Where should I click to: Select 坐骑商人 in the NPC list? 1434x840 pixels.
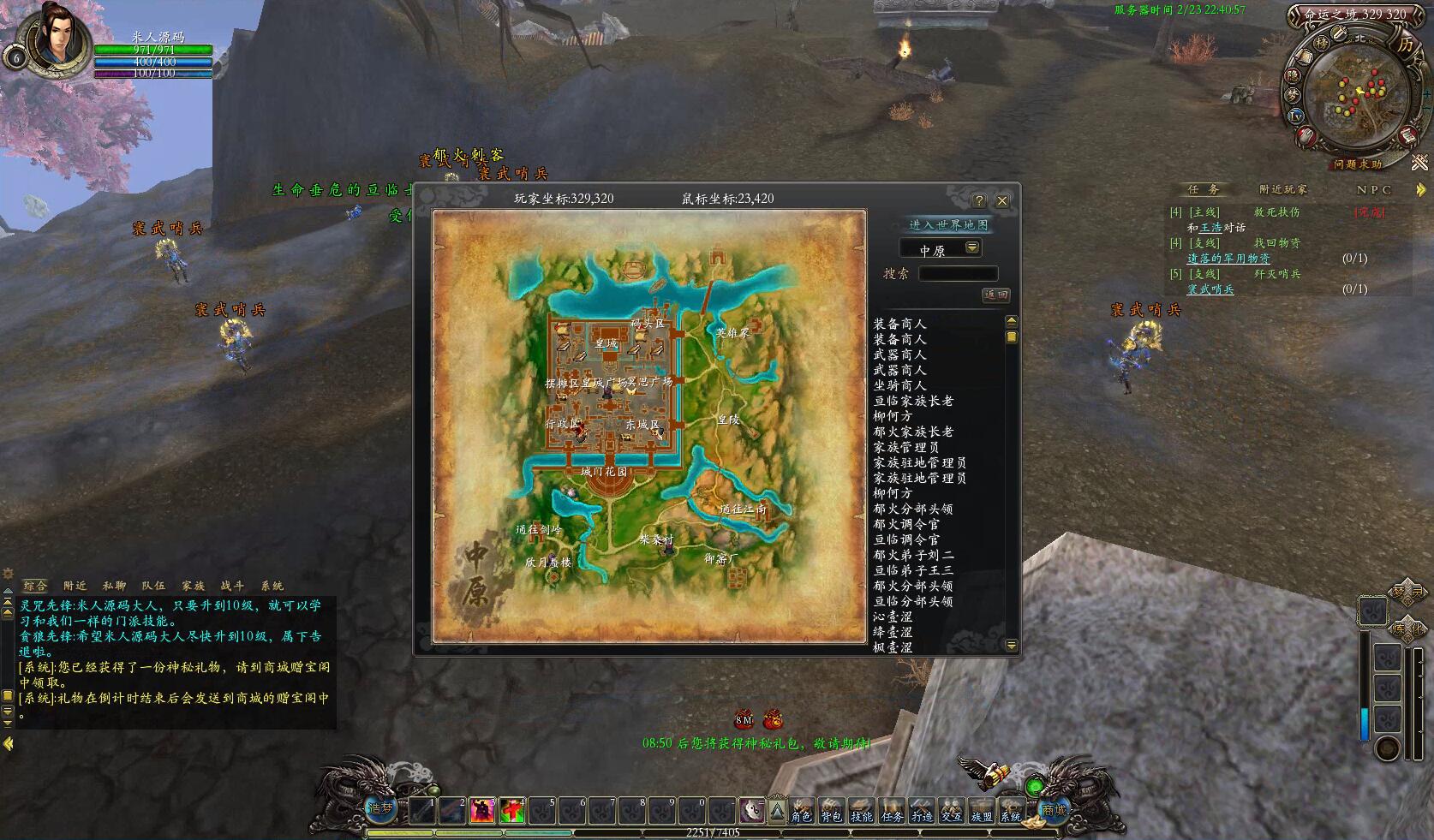coord(899,385)
